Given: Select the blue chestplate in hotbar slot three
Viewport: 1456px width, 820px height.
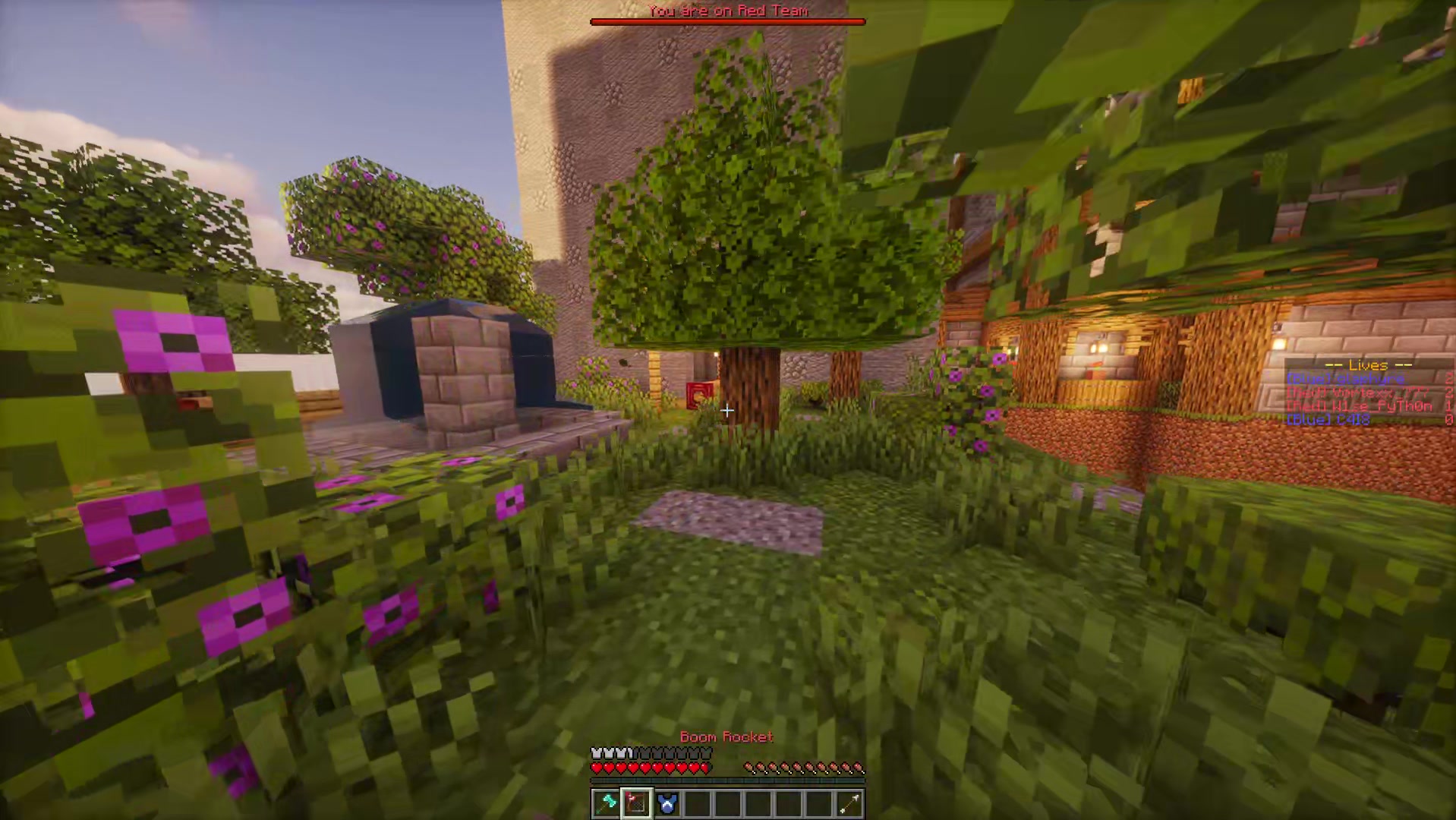Looking at the screenshot, I should (667, 803).
